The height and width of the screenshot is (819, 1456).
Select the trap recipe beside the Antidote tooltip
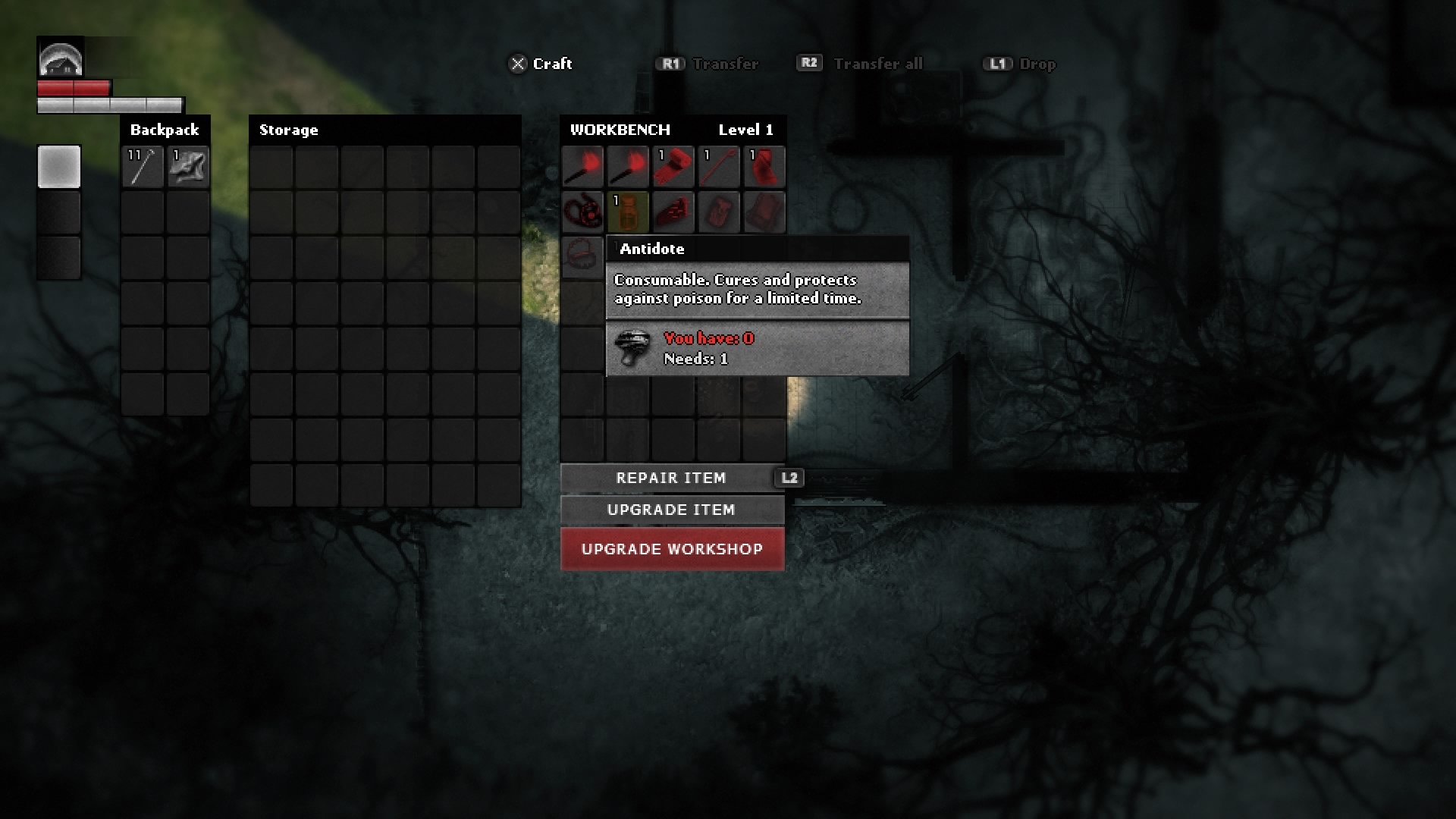click(582, 256)
